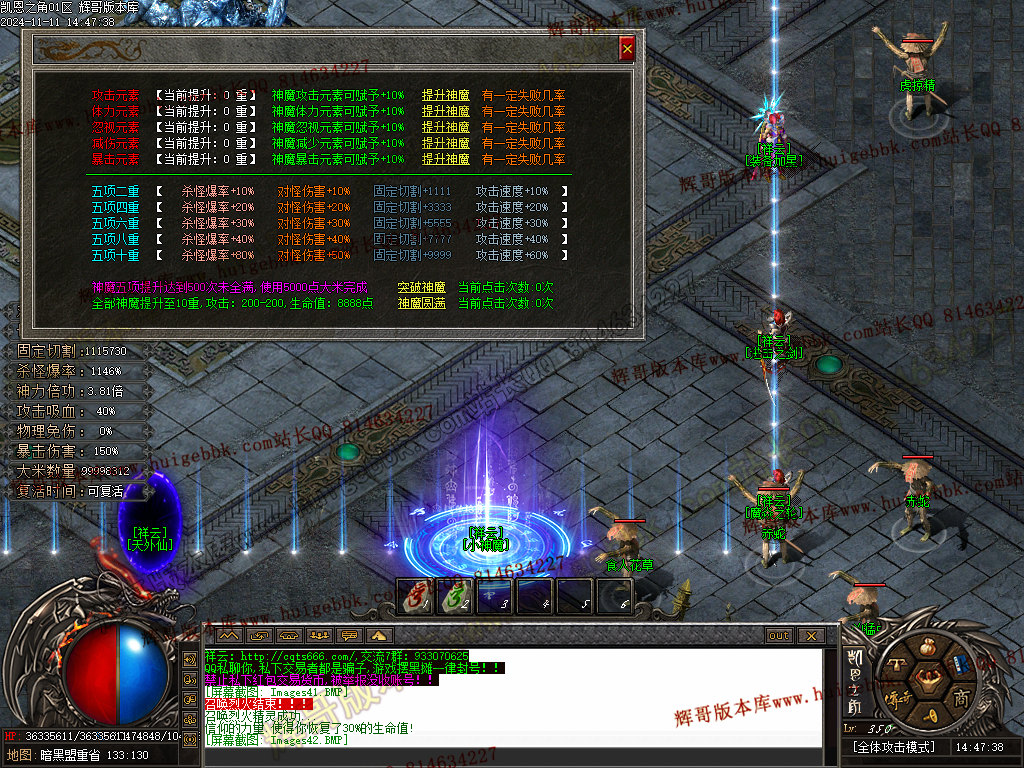Click 提升神魔 link for 暴击元素
This screenshot has width=1024, height=768.
coord(445,160)
